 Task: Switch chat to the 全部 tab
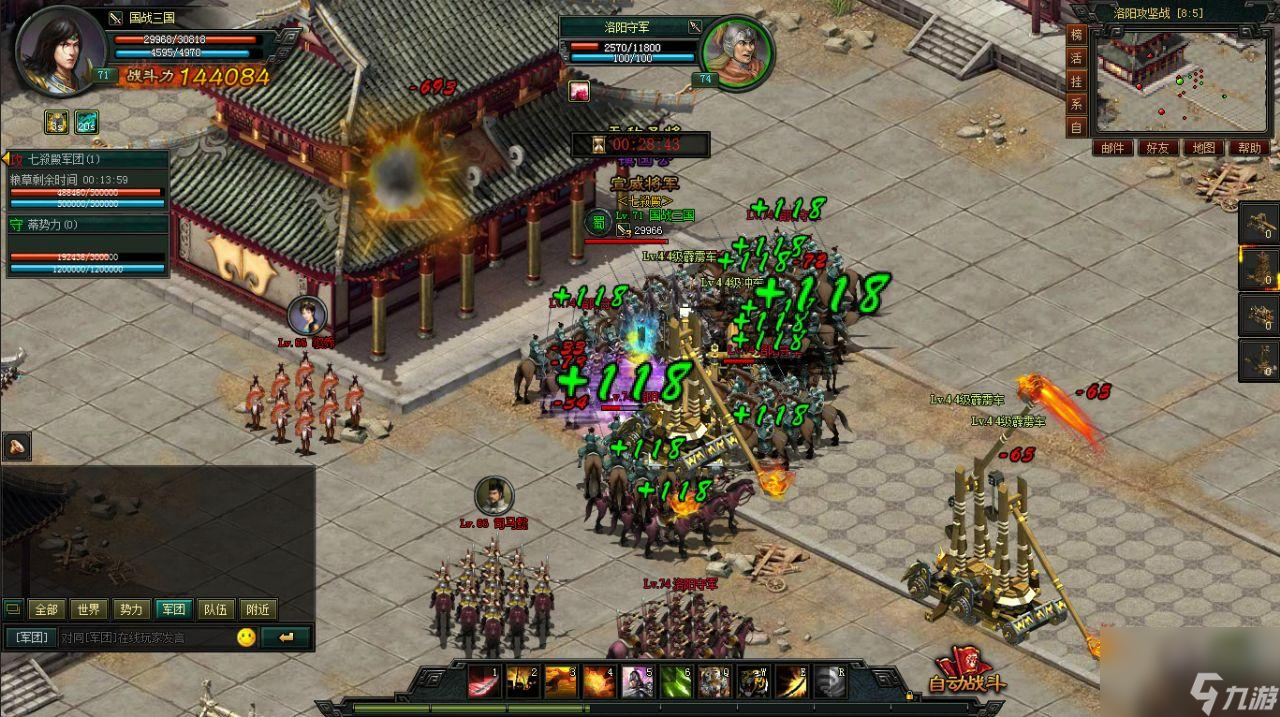[45, 609]
